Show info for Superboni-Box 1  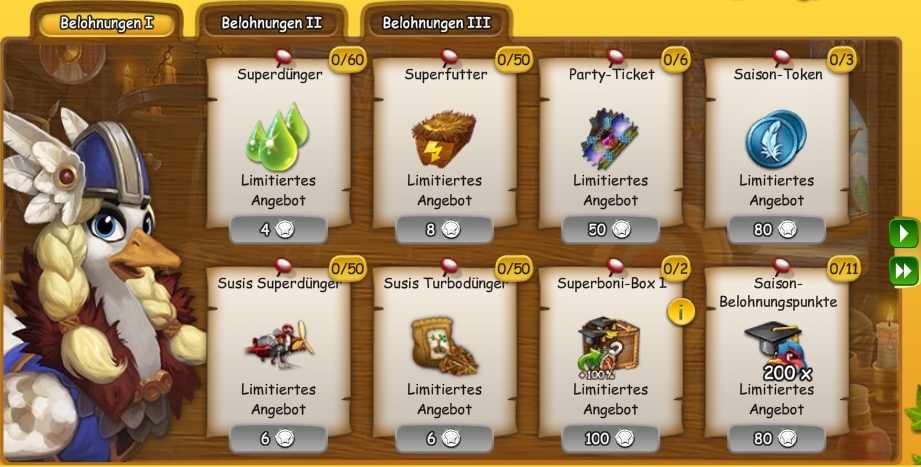tap(681, 311)
